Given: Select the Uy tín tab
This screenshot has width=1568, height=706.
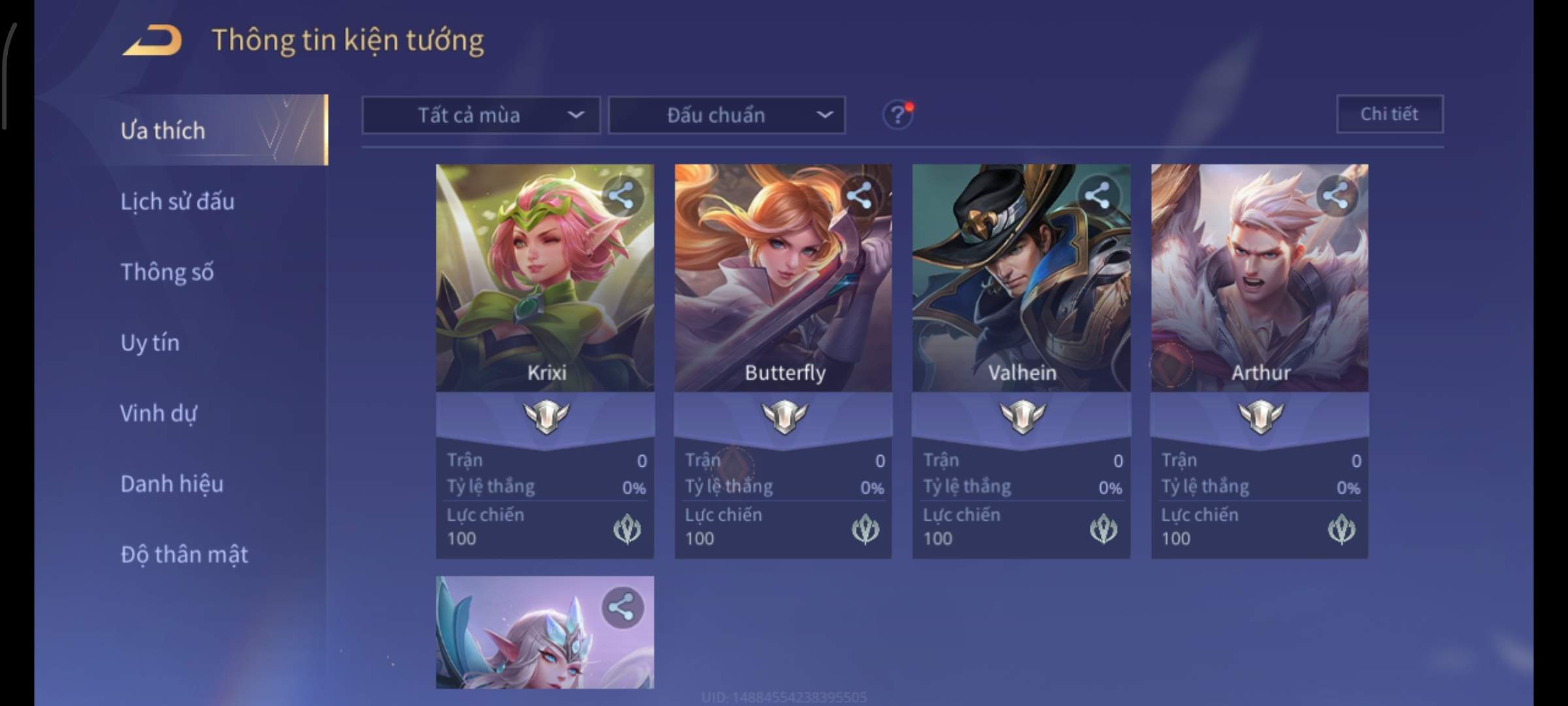Looking at the screenshot, I should 150,343.
